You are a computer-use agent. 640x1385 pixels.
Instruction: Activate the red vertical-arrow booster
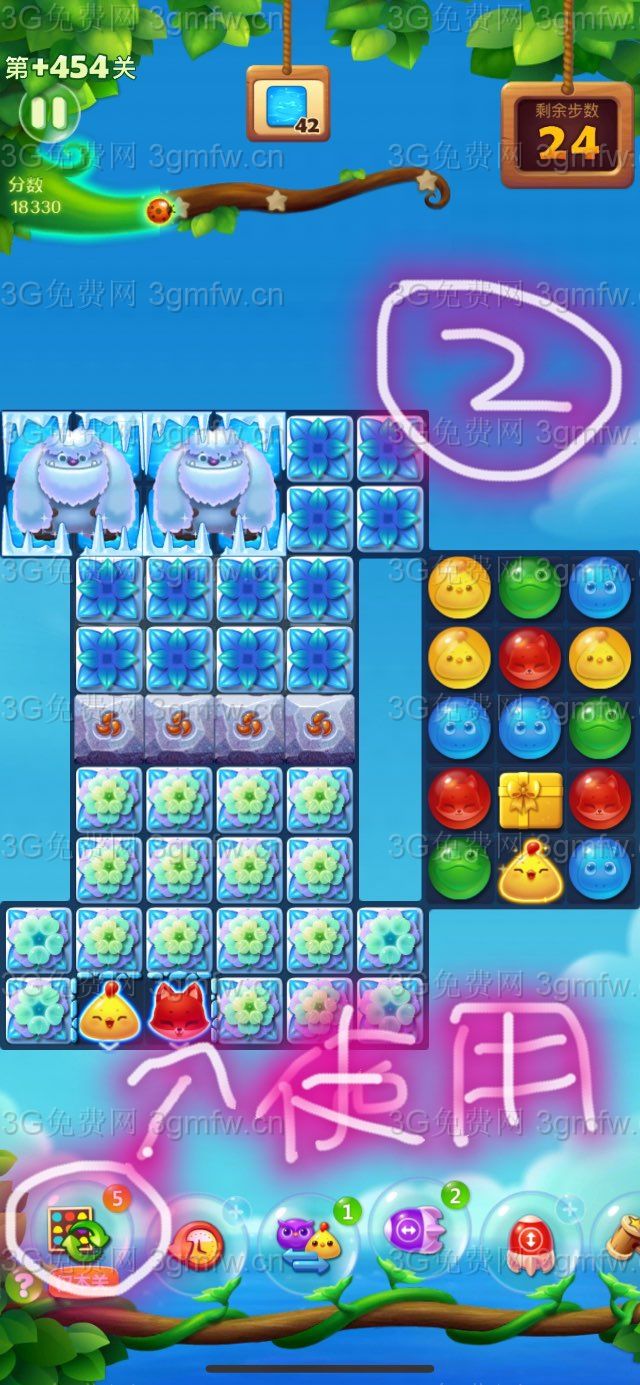(x=526, y=1240)
